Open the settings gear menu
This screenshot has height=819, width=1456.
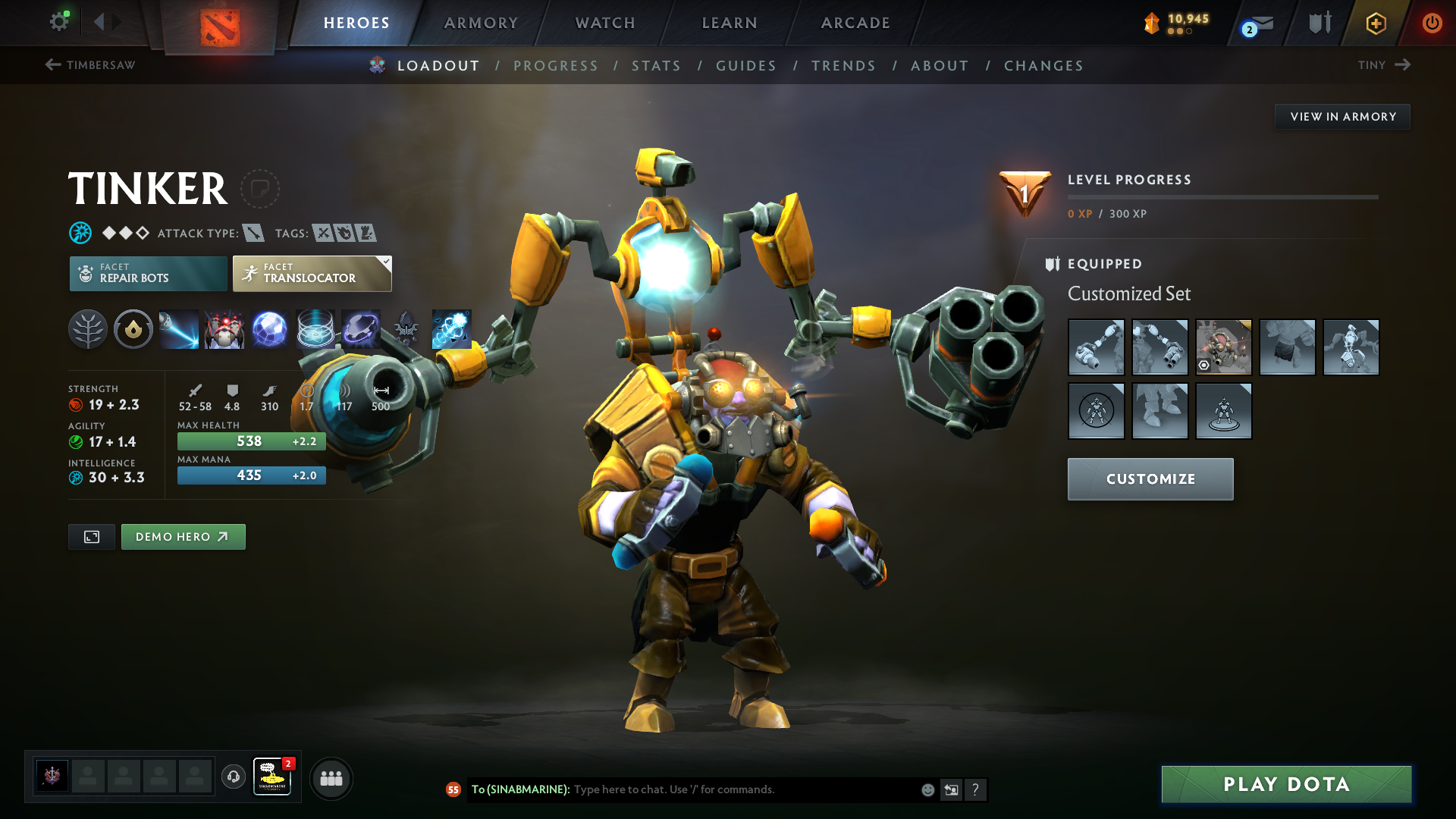58,21
